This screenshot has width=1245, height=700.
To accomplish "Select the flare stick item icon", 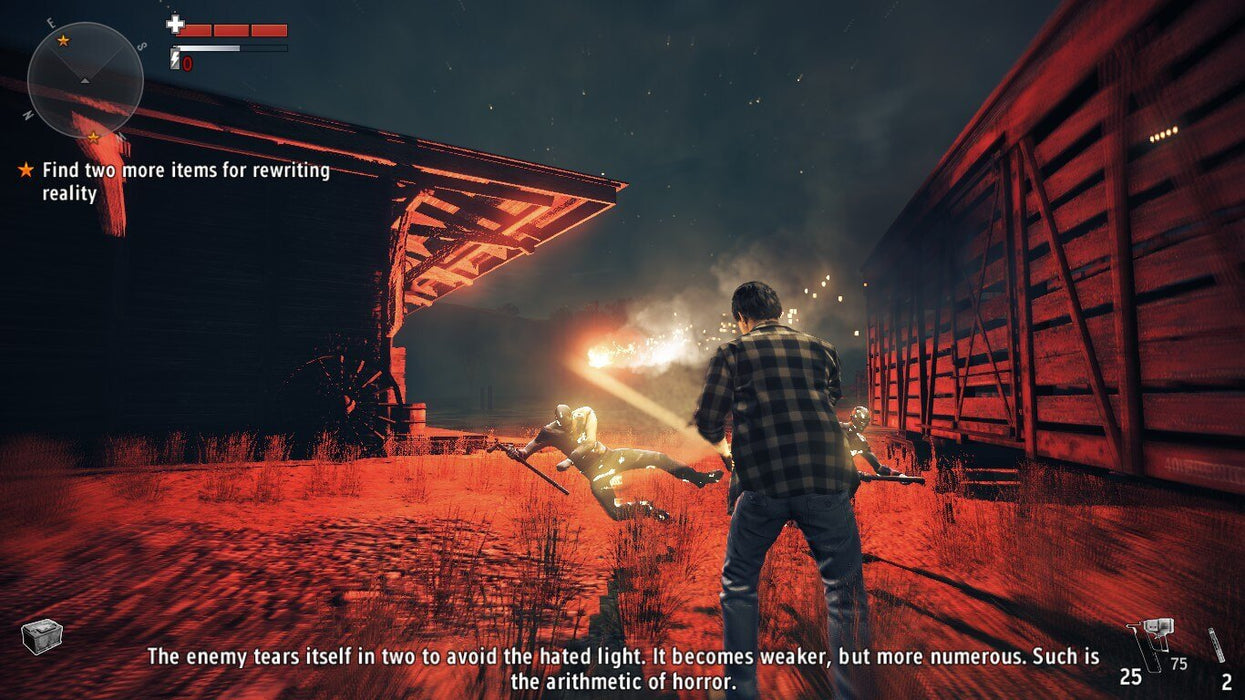I will 1216,644.
